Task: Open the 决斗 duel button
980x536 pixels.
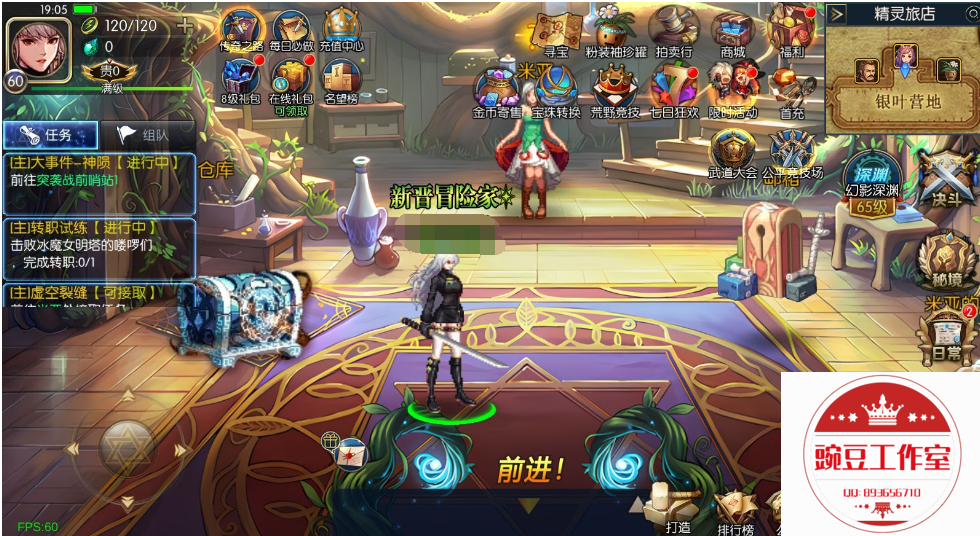Action: click(x=944, y=178)
